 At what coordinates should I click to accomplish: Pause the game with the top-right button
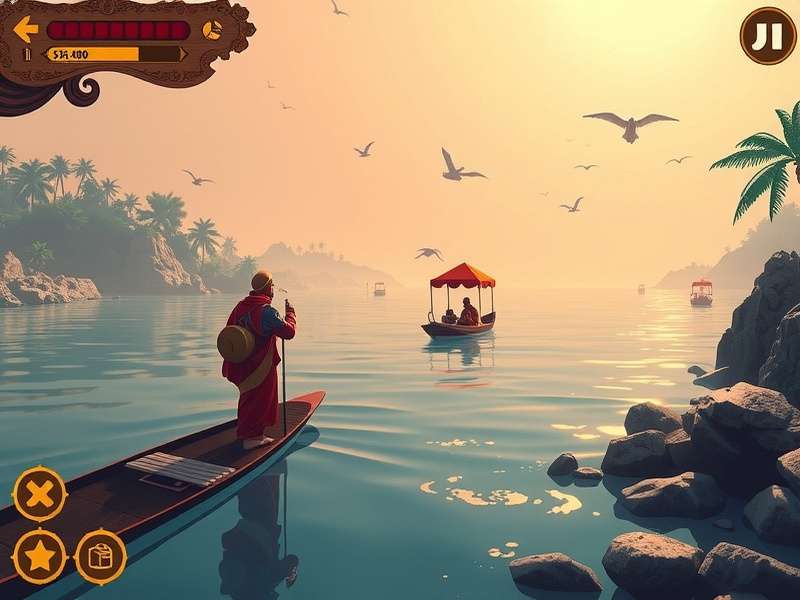(768, 36)
